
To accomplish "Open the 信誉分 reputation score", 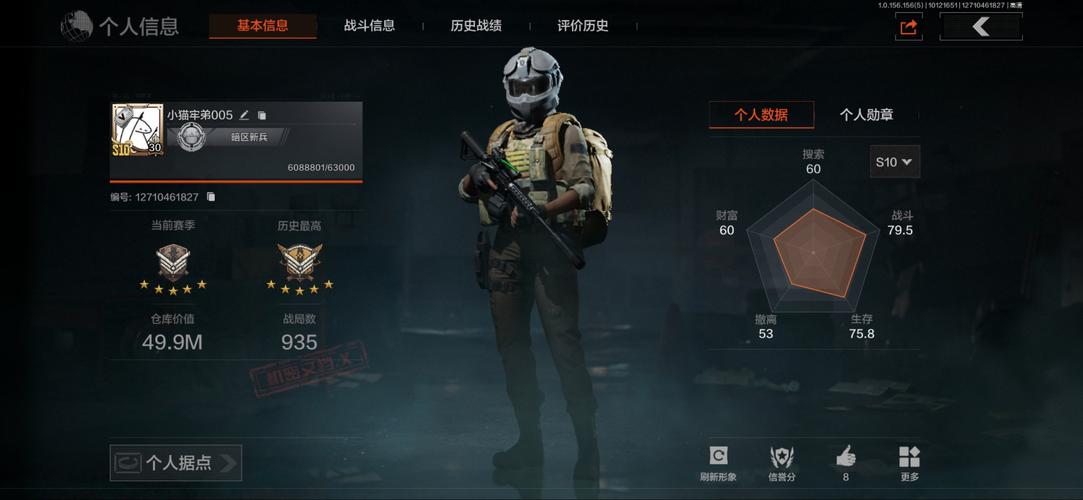I will [x=782, y=461].
